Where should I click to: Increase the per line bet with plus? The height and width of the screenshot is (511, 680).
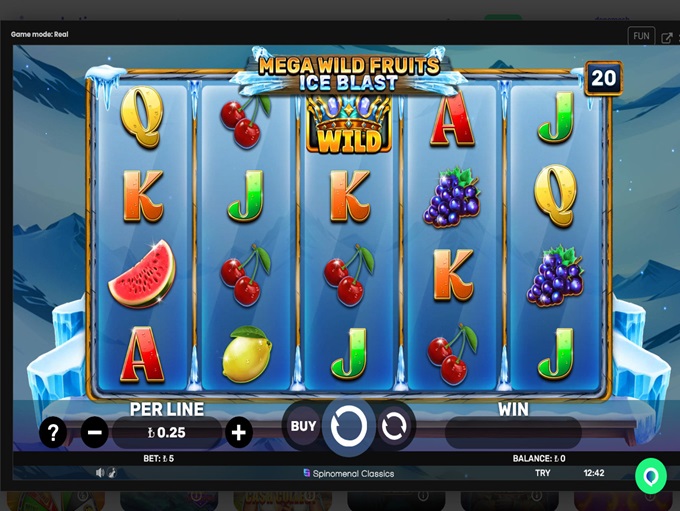238,433
